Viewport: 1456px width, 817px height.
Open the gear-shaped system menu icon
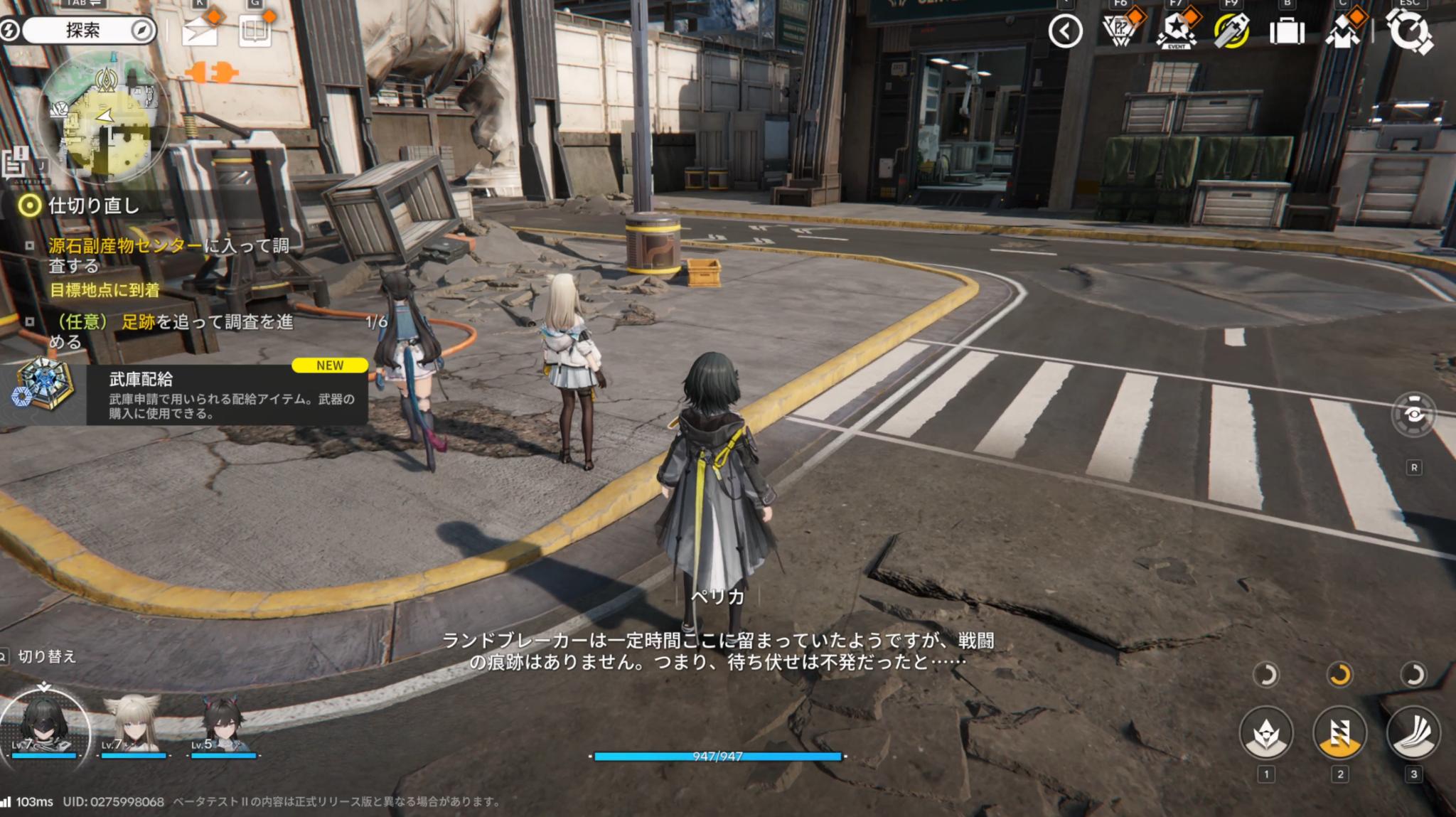point(1410,32)
